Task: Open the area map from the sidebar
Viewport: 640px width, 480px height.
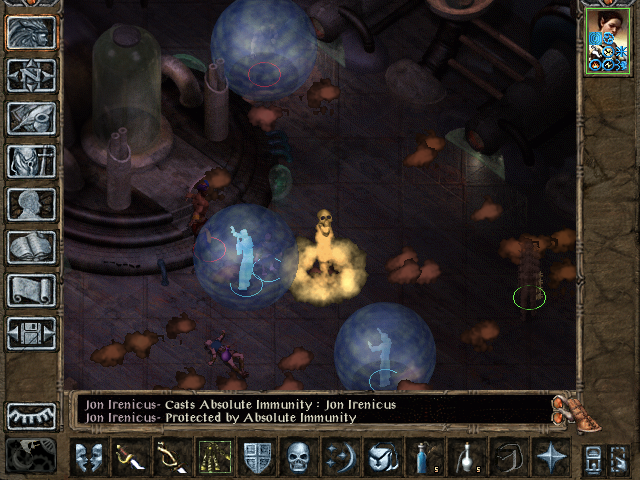Action: tap(31, 75)
